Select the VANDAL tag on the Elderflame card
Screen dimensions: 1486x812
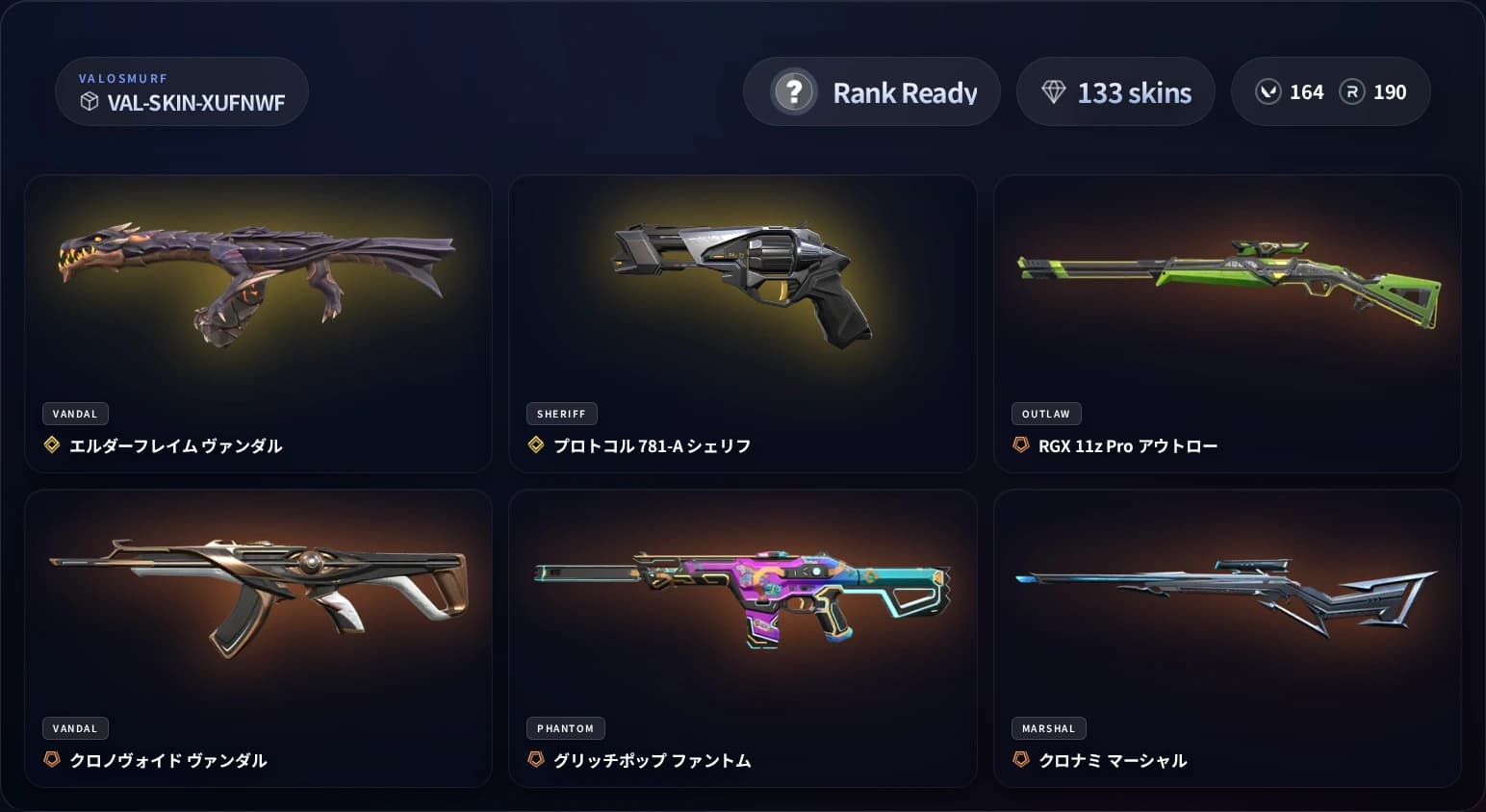[x=75, y=414]
